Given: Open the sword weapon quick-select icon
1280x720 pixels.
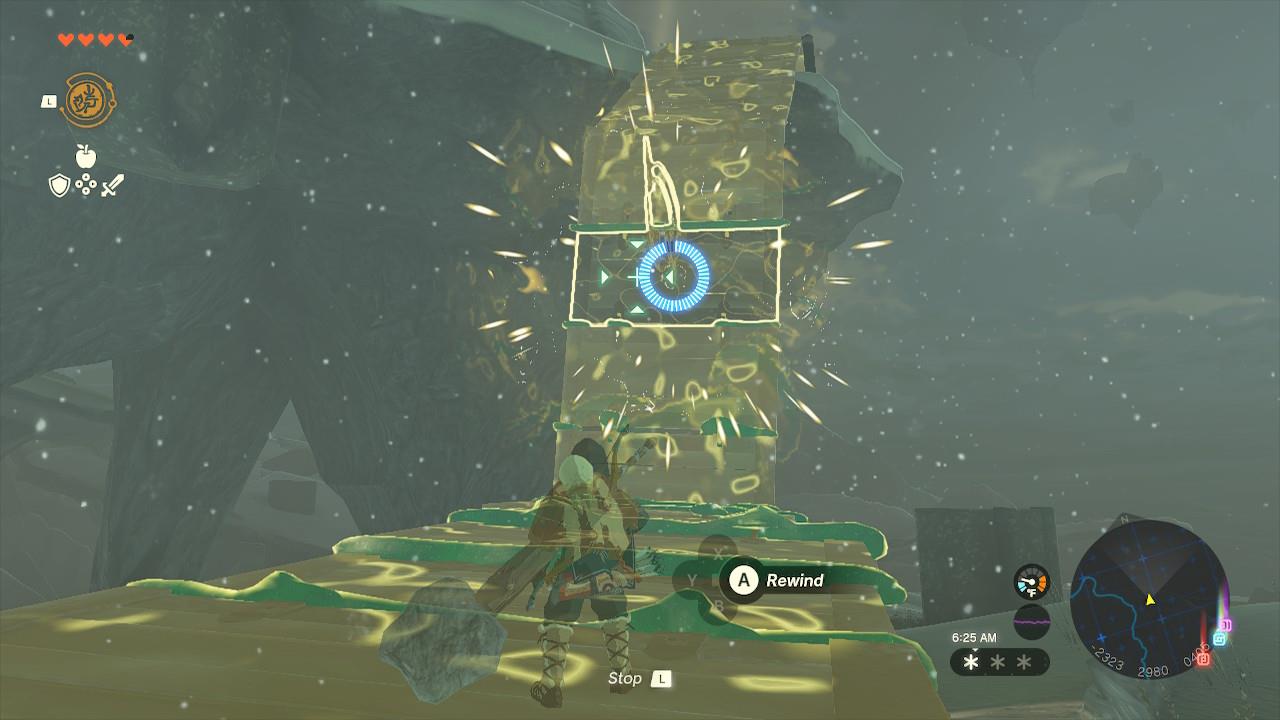Looking at the screenshot, I should 113,185.
